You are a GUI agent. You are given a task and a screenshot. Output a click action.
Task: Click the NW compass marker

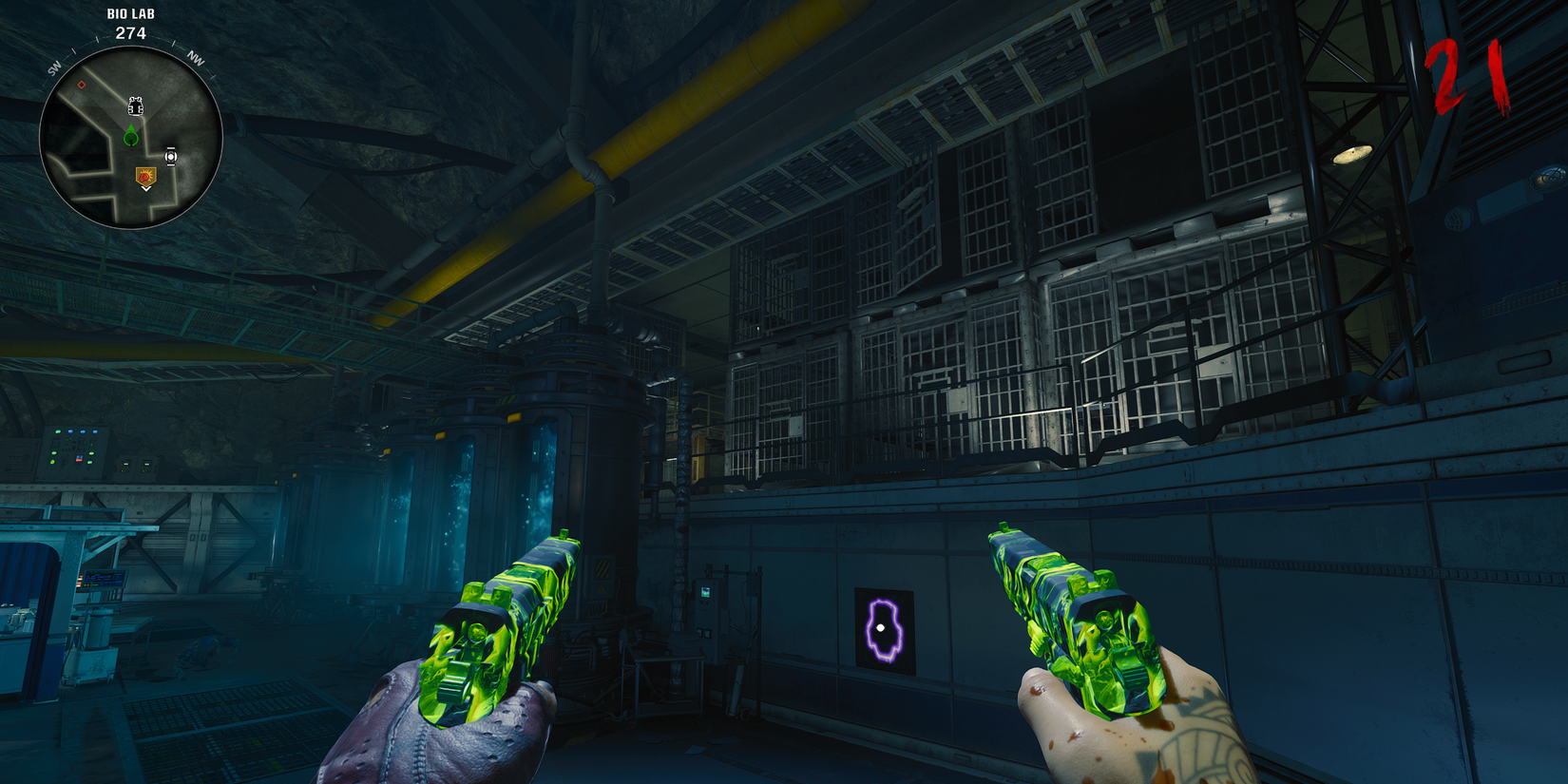[196, 59]
